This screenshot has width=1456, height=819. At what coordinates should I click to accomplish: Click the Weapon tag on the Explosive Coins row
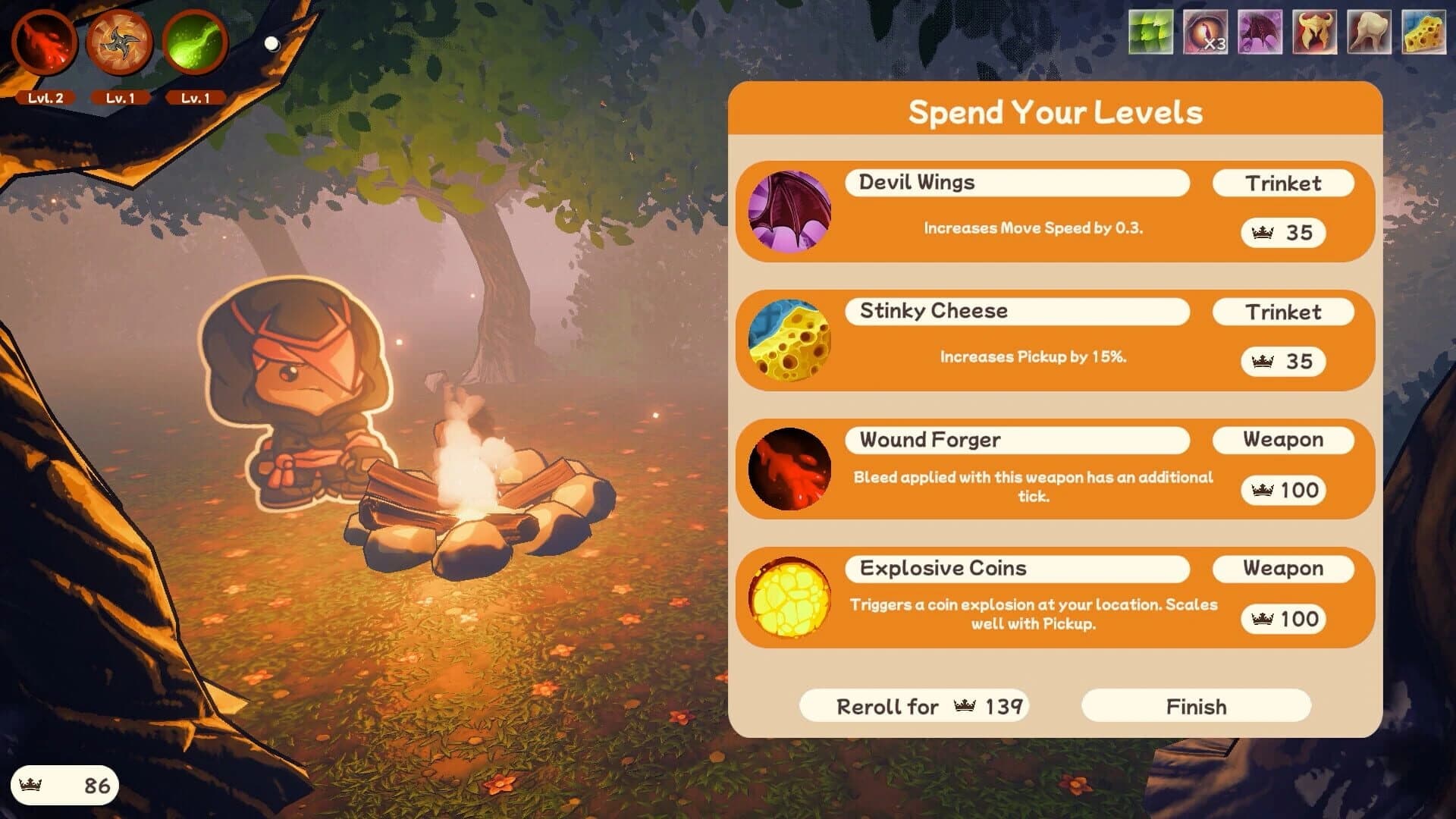click(x=1282, y=568)
